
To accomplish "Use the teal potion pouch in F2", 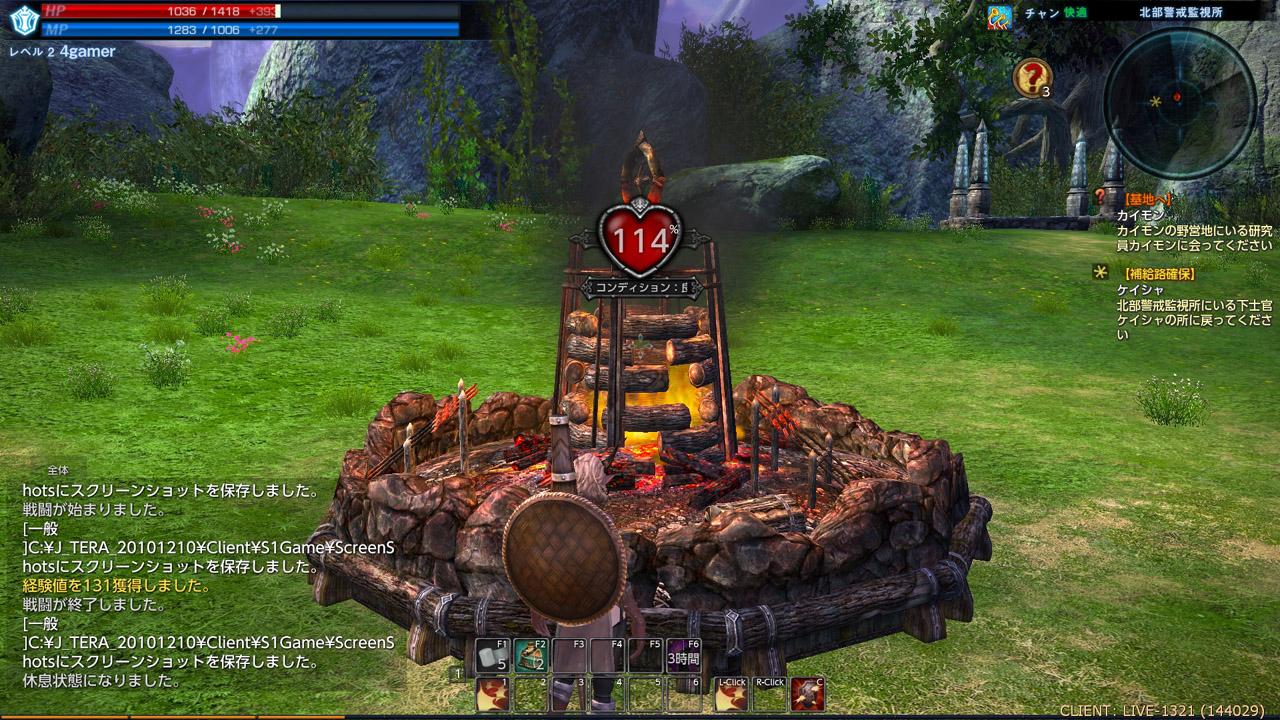I will pos(531,655).
